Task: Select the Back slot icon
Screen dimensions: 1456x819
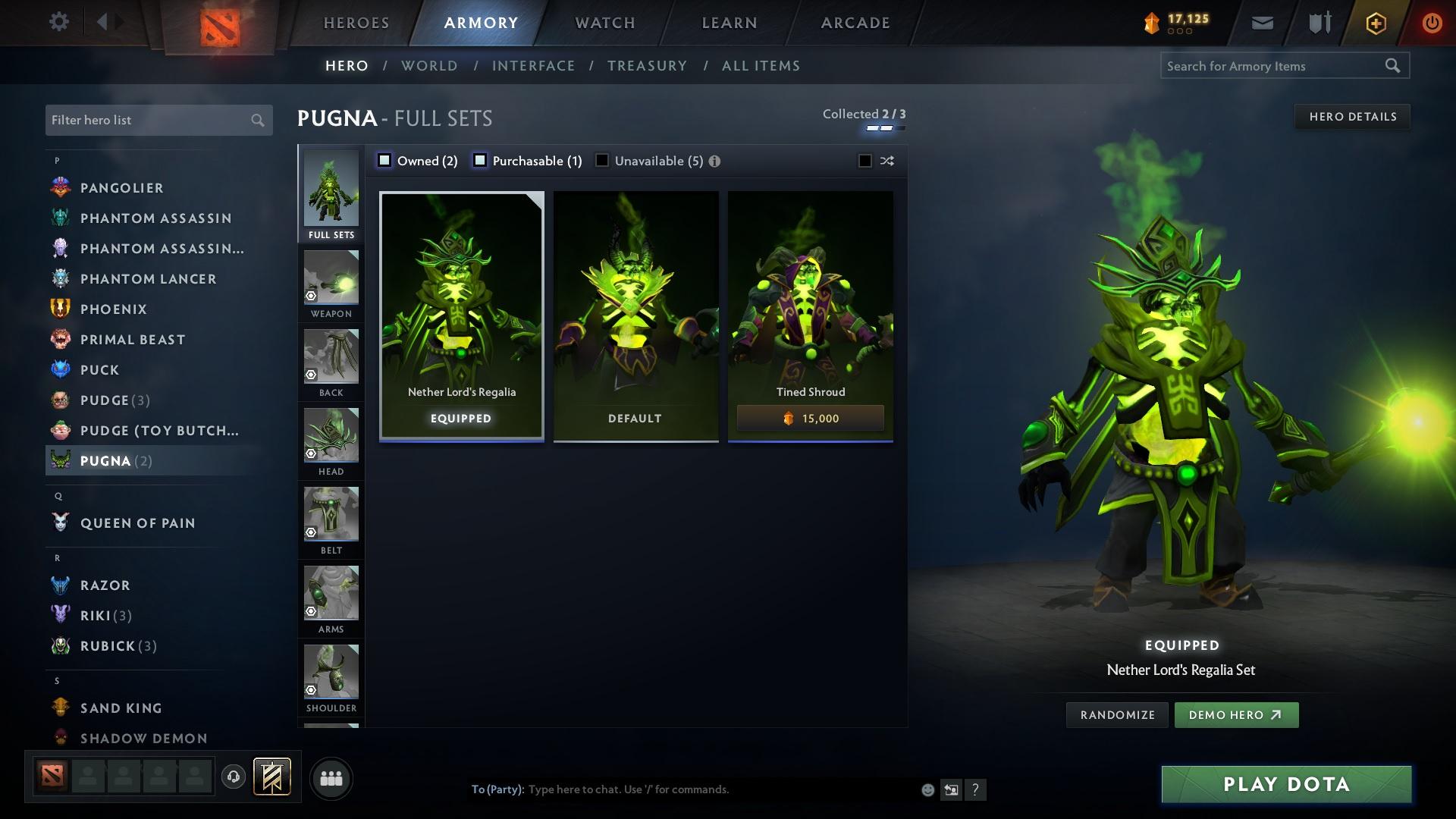Action: point(331,358)
